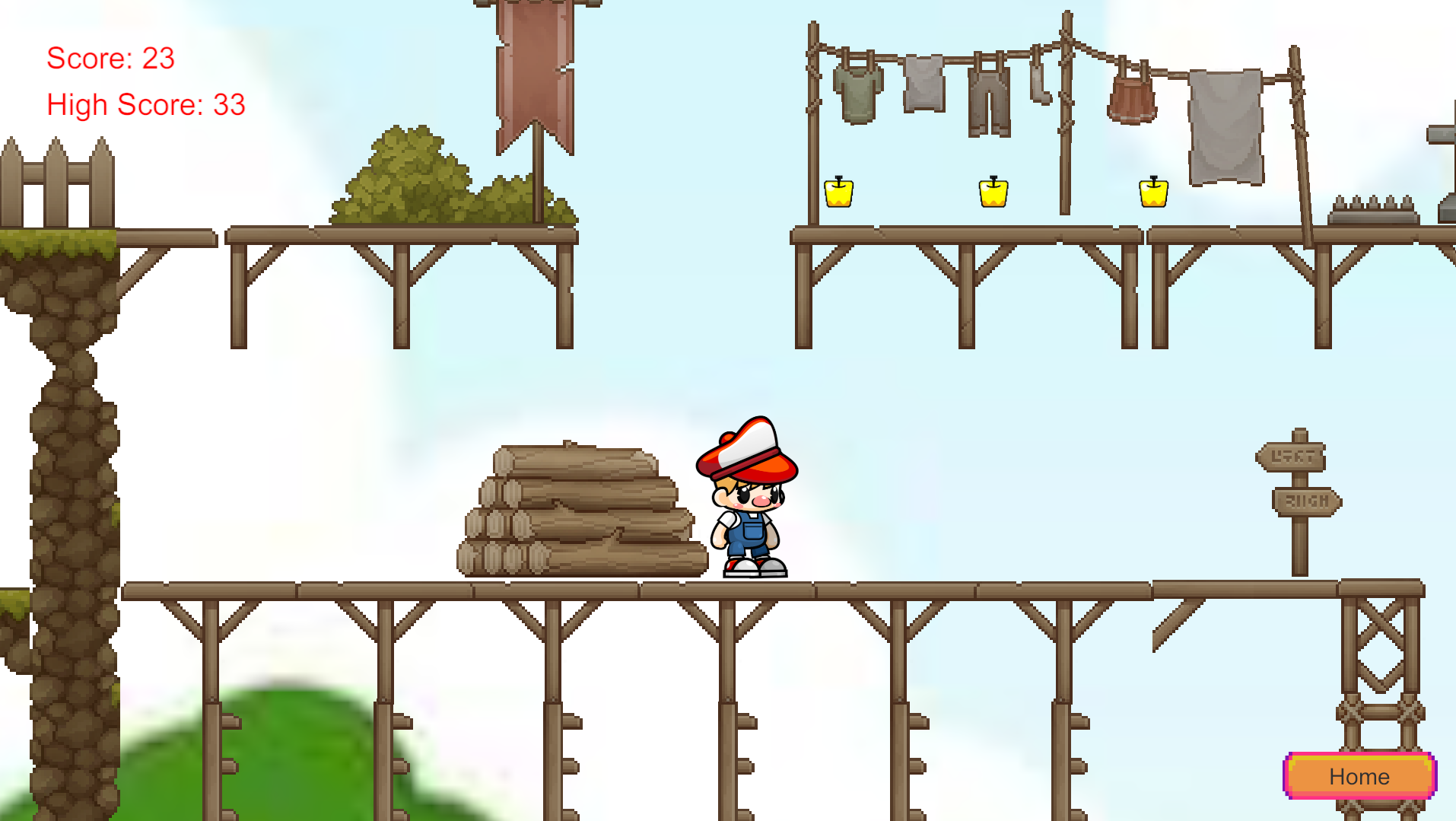The width and height of the screenshot is (1456, 821).
Task: Collect the rightmost yellow coin
Action: pyautogui.click(x=1153, y=194)
